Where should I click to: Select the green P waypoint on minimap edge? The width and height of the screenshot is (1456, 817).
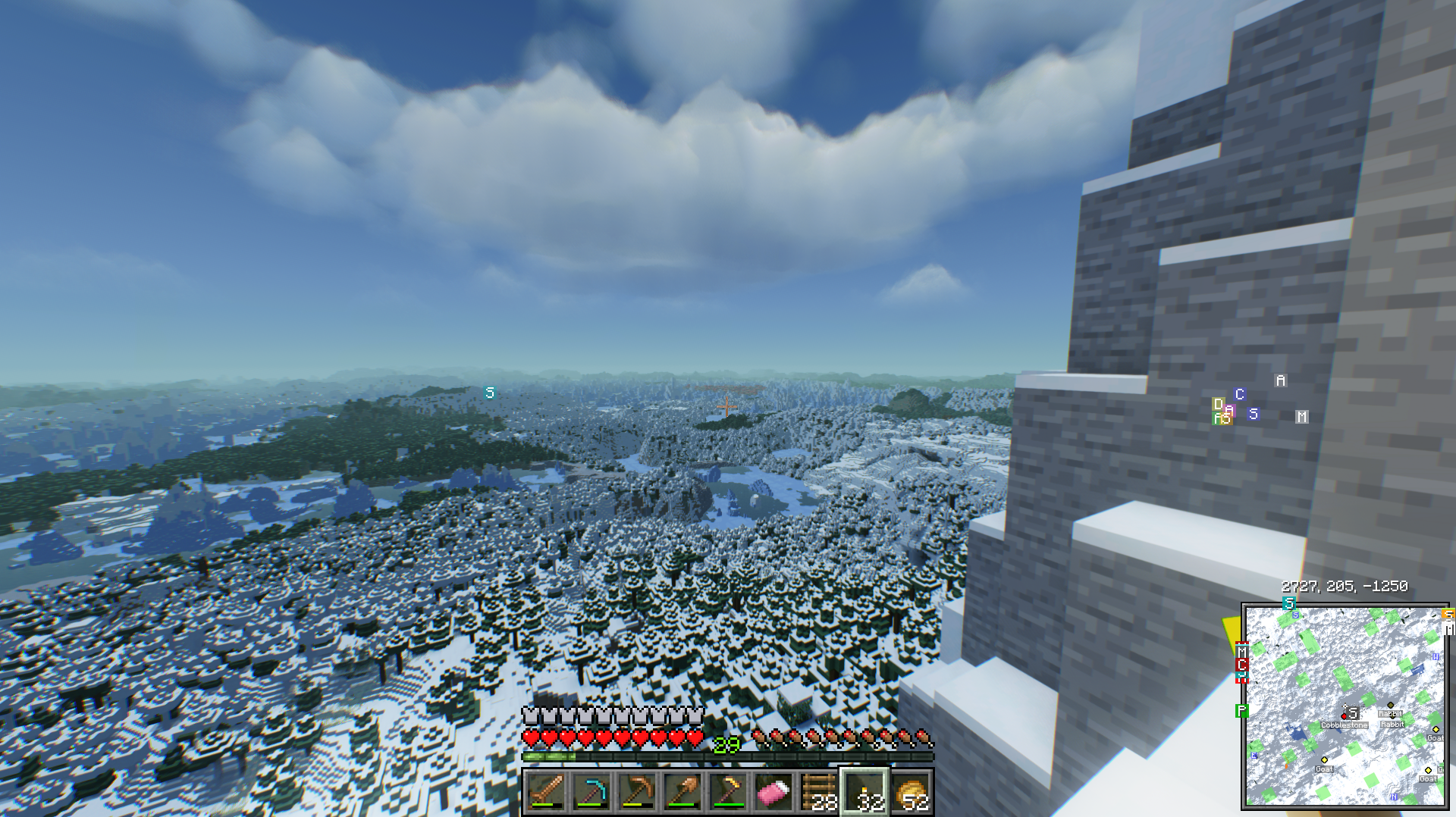(x=1241, y=711)
